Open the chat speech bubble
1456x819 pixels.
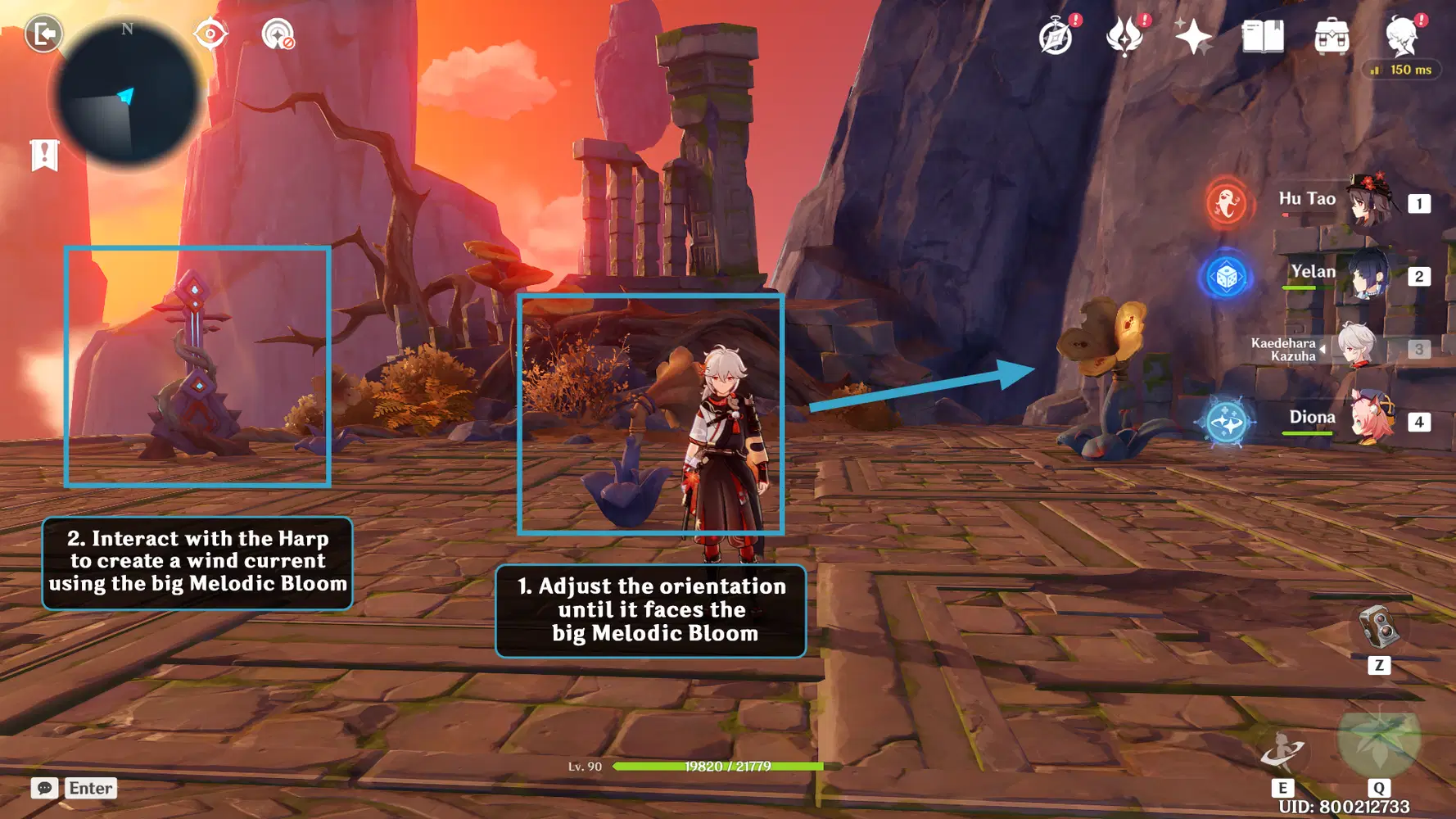click(44, 788)
